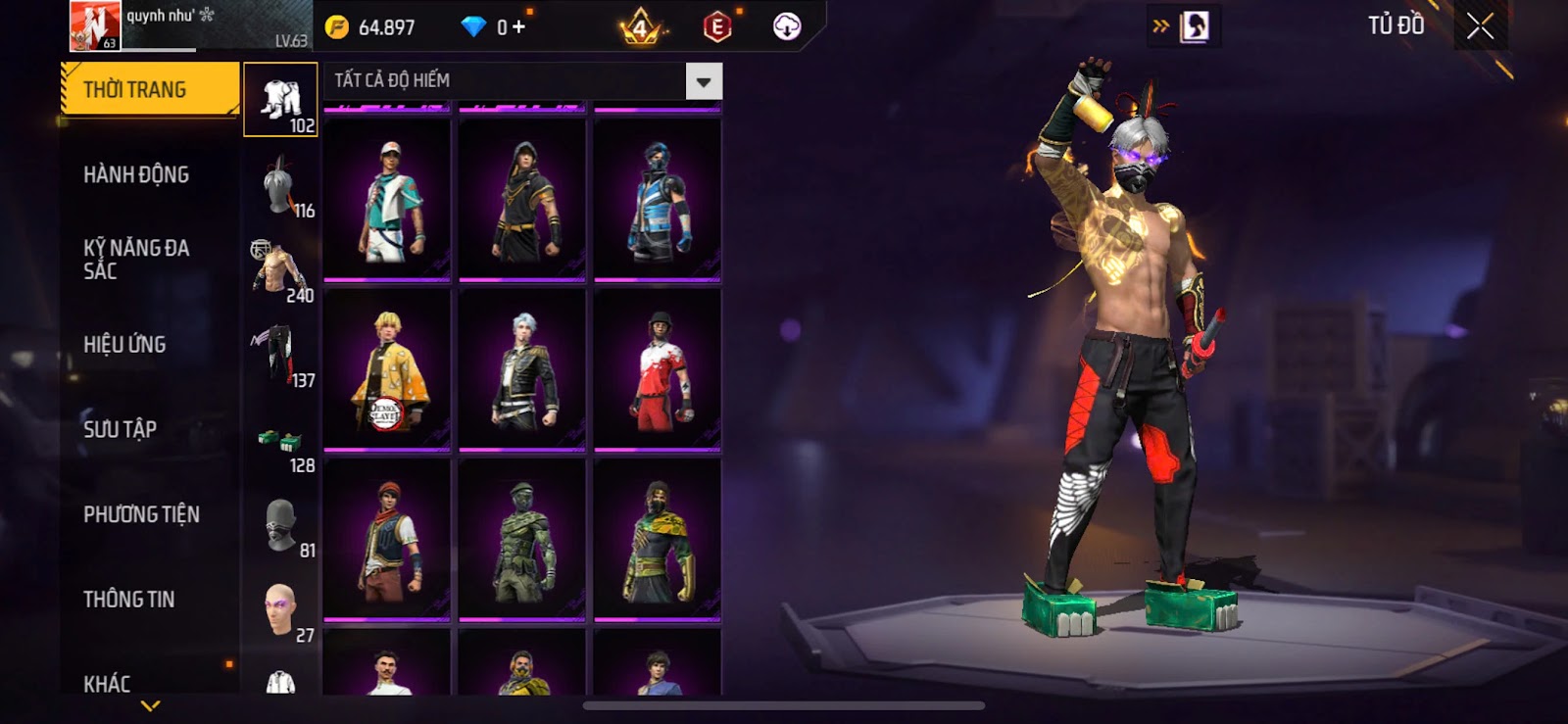
Task: Open the HÀNH ĐỘNG category
Action: [x=136, y=175]
